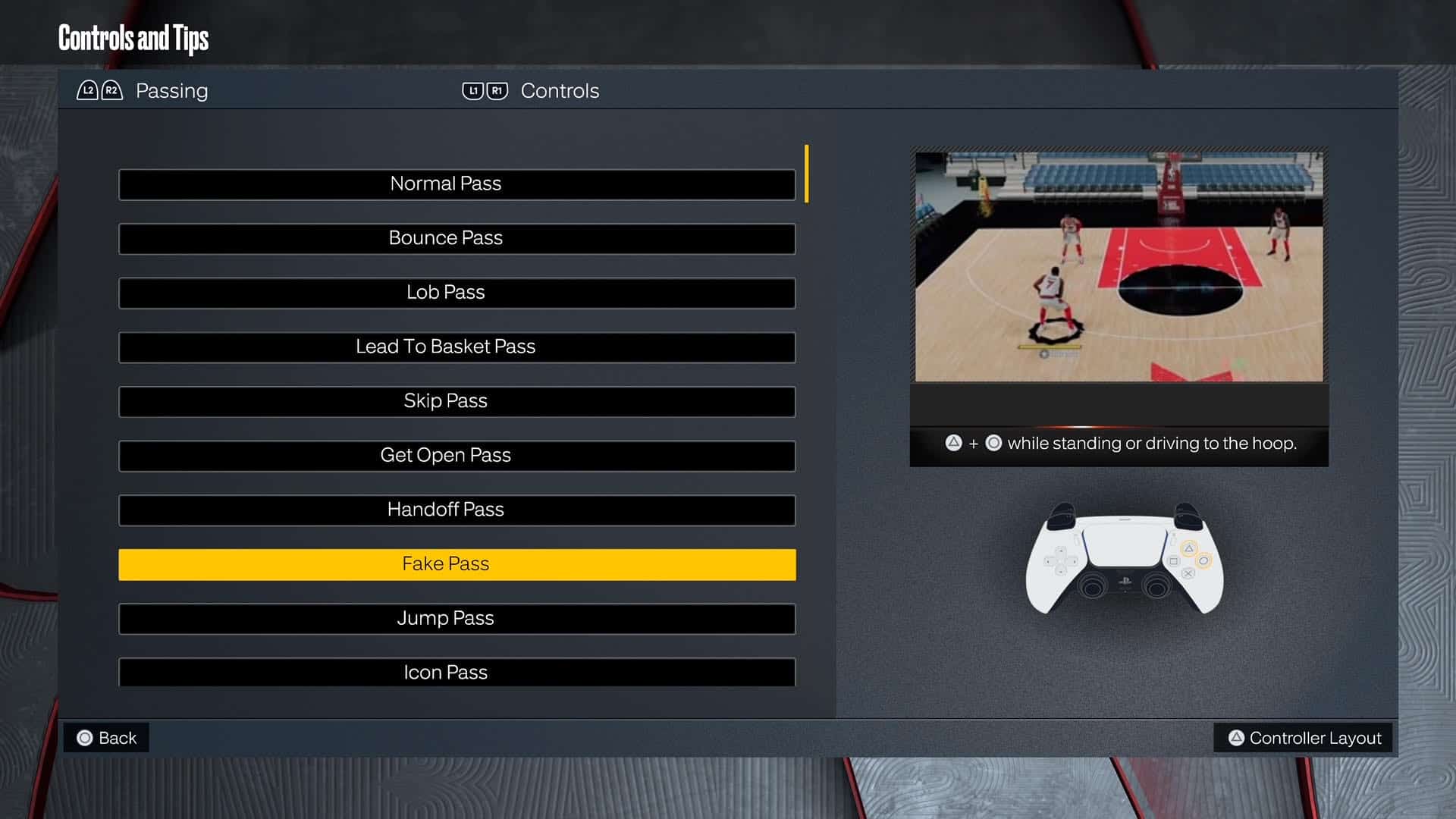The height and width of the screenshot is (819, 1456).
Task: Click the L1 bumper icon beside Controls
Action: pos(473,90)
